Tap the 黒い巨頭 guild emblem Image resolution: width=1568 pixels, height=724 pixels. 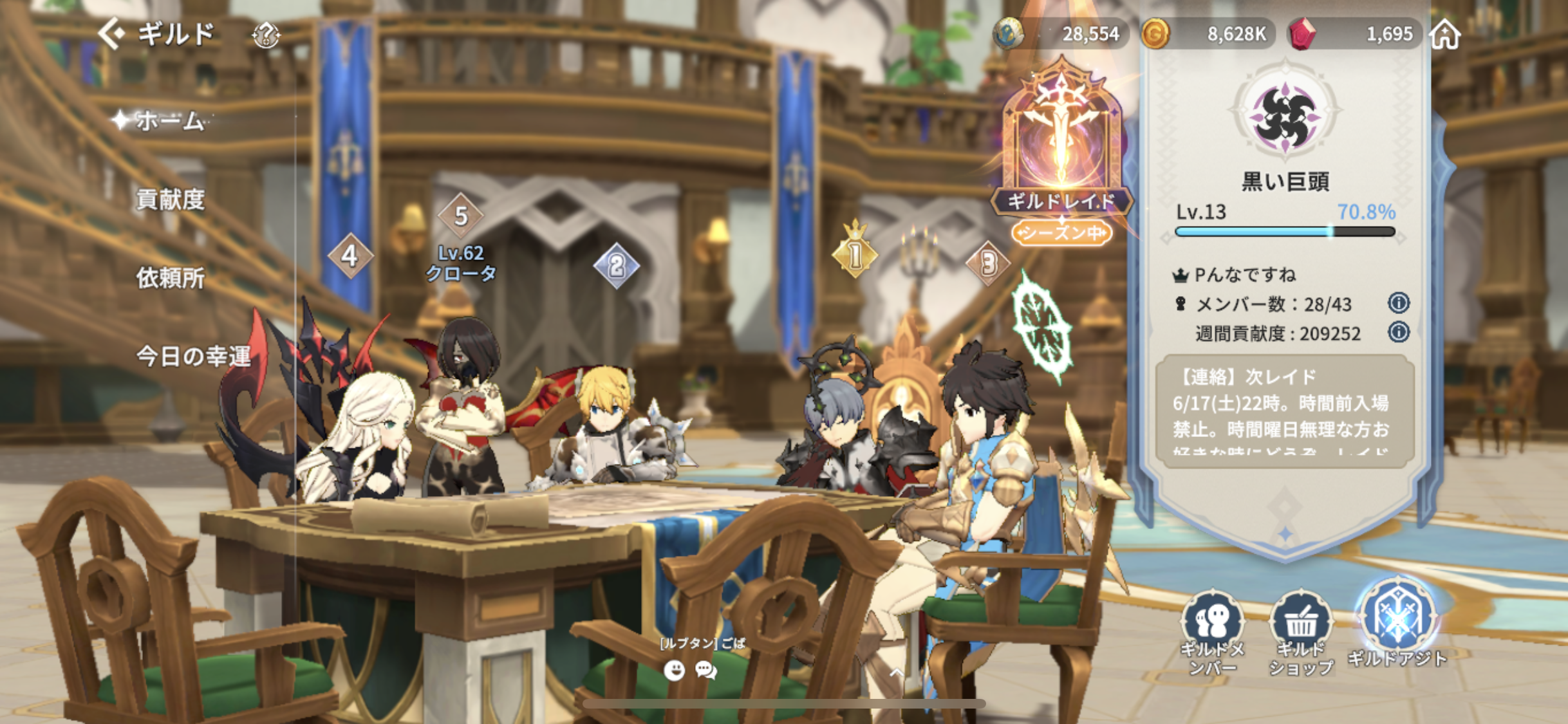pyautogui.click(x=1285, y=116)
